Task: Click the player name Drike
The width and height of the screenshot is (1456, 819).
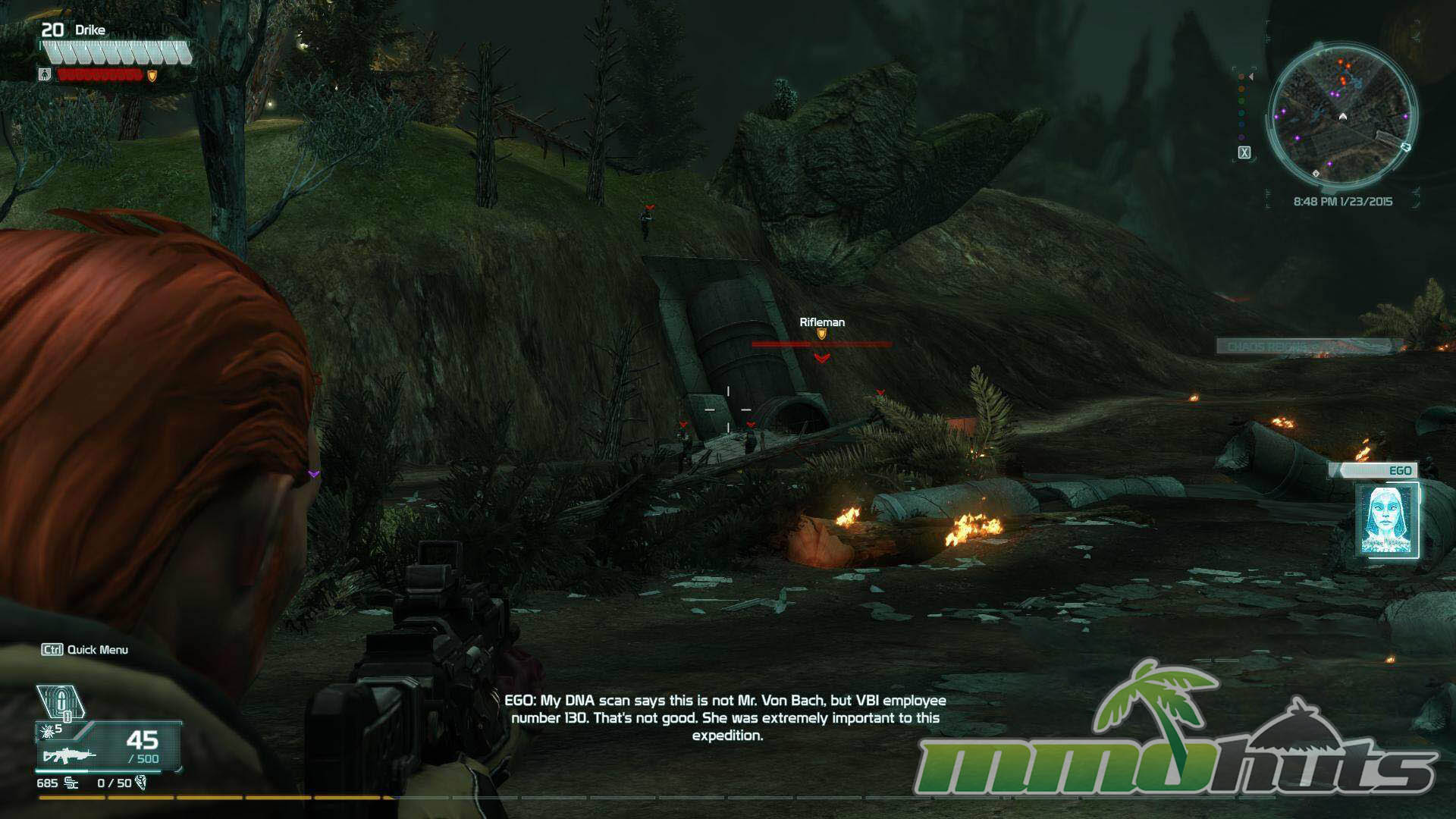Action: [90, 30]
